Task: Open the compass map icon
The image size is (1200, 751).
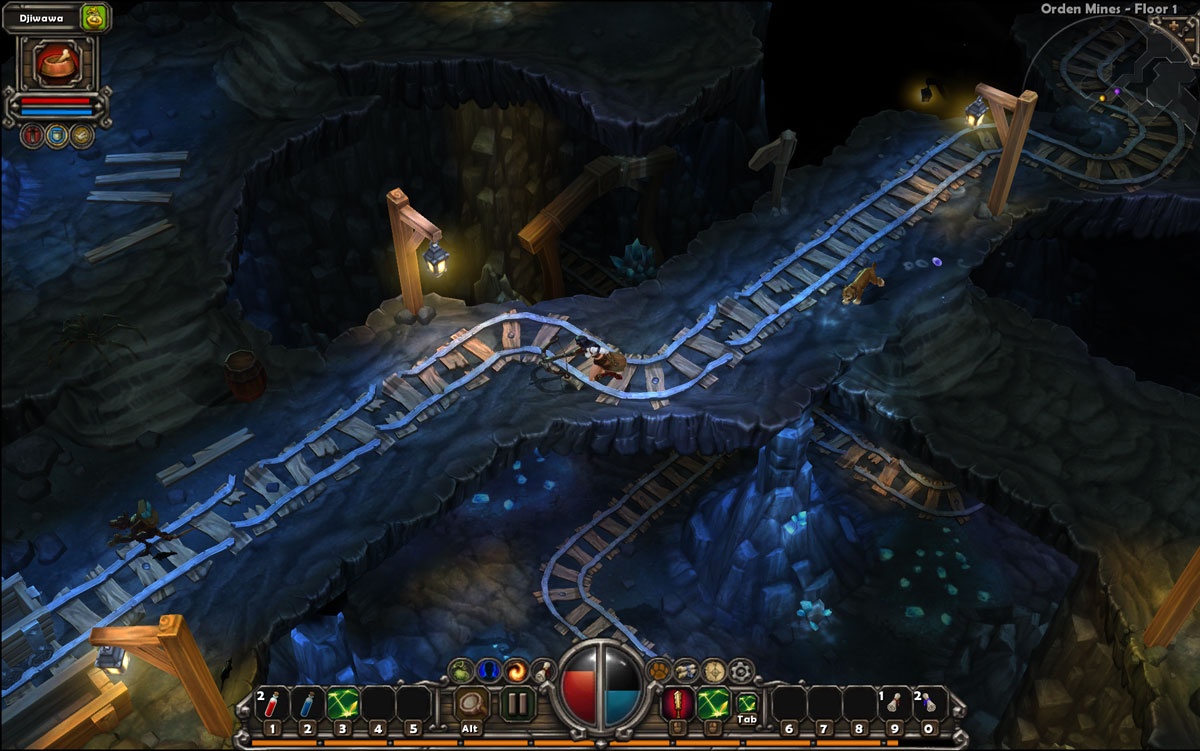Action: [713, 670]
